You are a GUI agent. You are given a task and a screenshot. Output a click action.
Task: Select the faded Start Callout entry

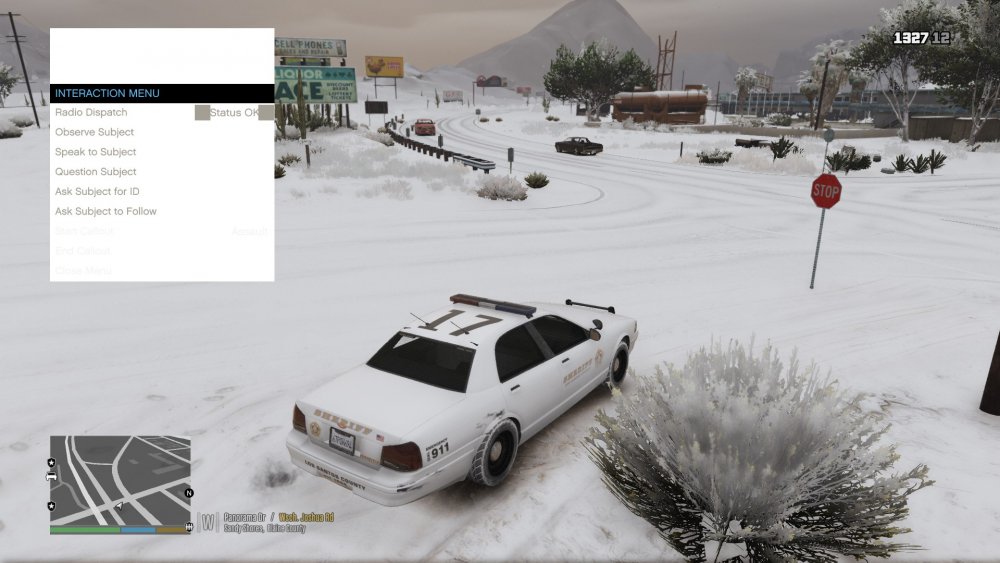point(85,231)
